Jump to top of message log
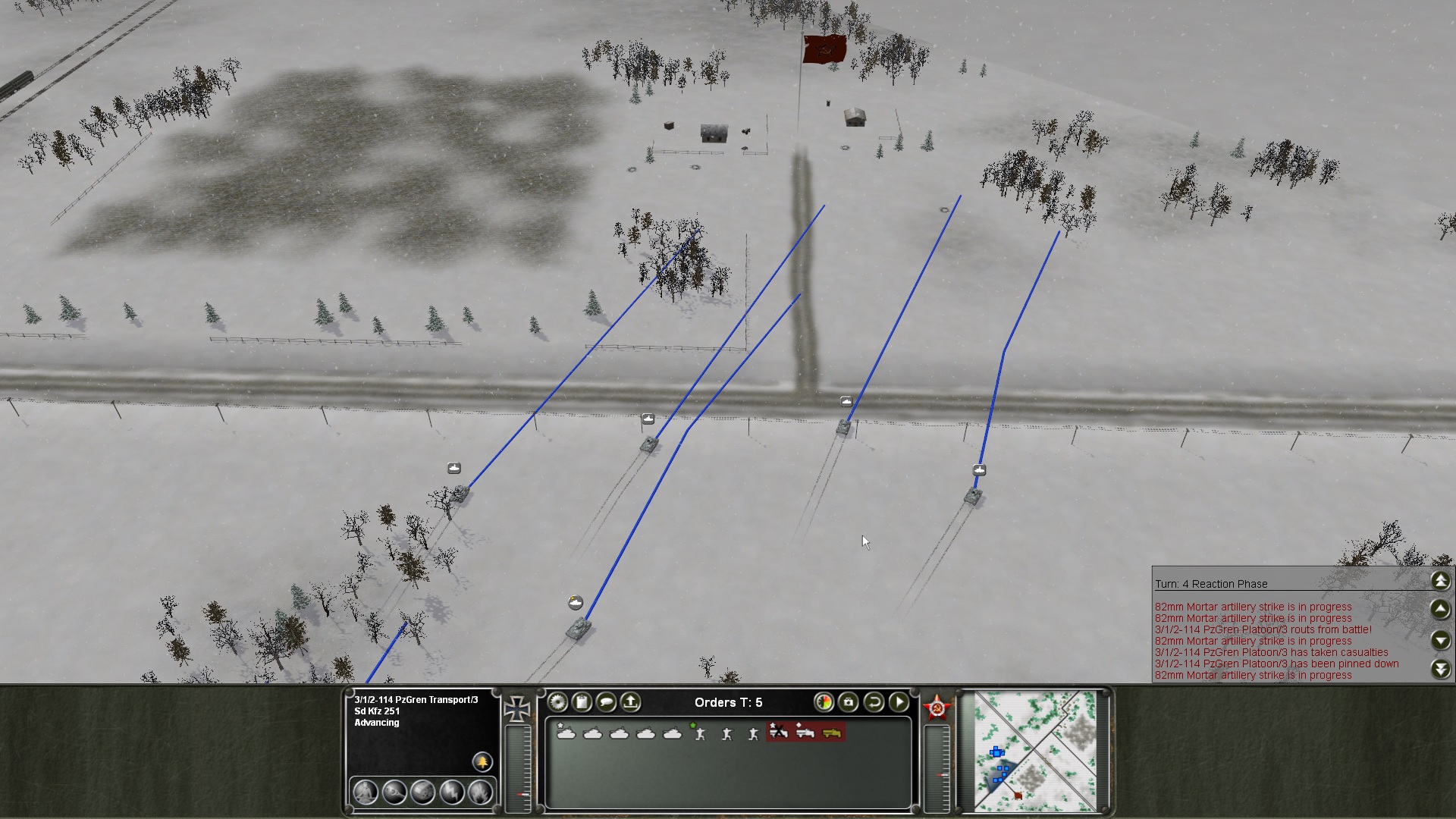The width and height of the screenshot is (1456, 819). pos(1441,581)
